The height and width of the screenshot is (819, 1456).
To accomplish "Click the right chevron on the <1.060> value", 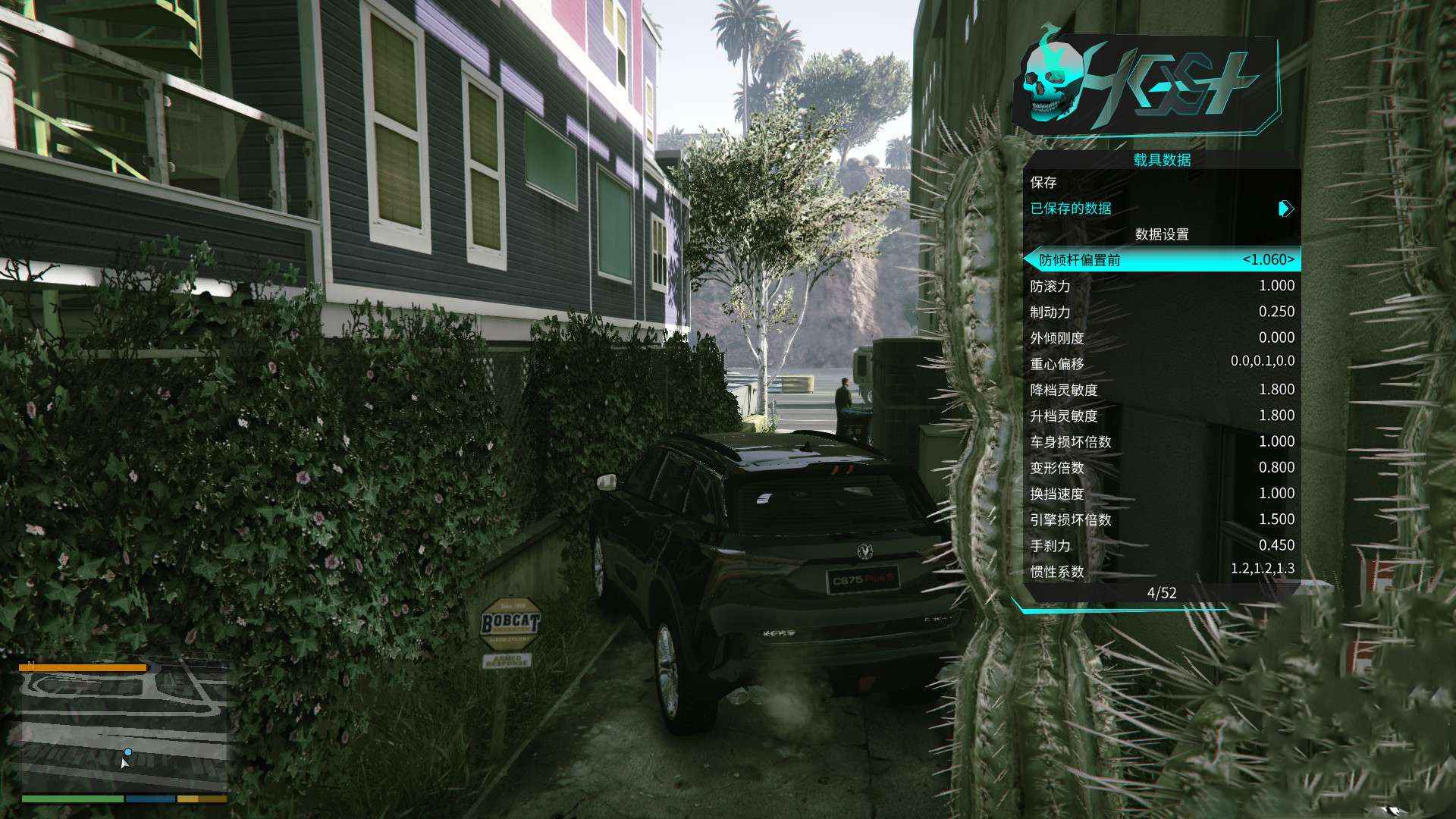I will pos(1291,261).
